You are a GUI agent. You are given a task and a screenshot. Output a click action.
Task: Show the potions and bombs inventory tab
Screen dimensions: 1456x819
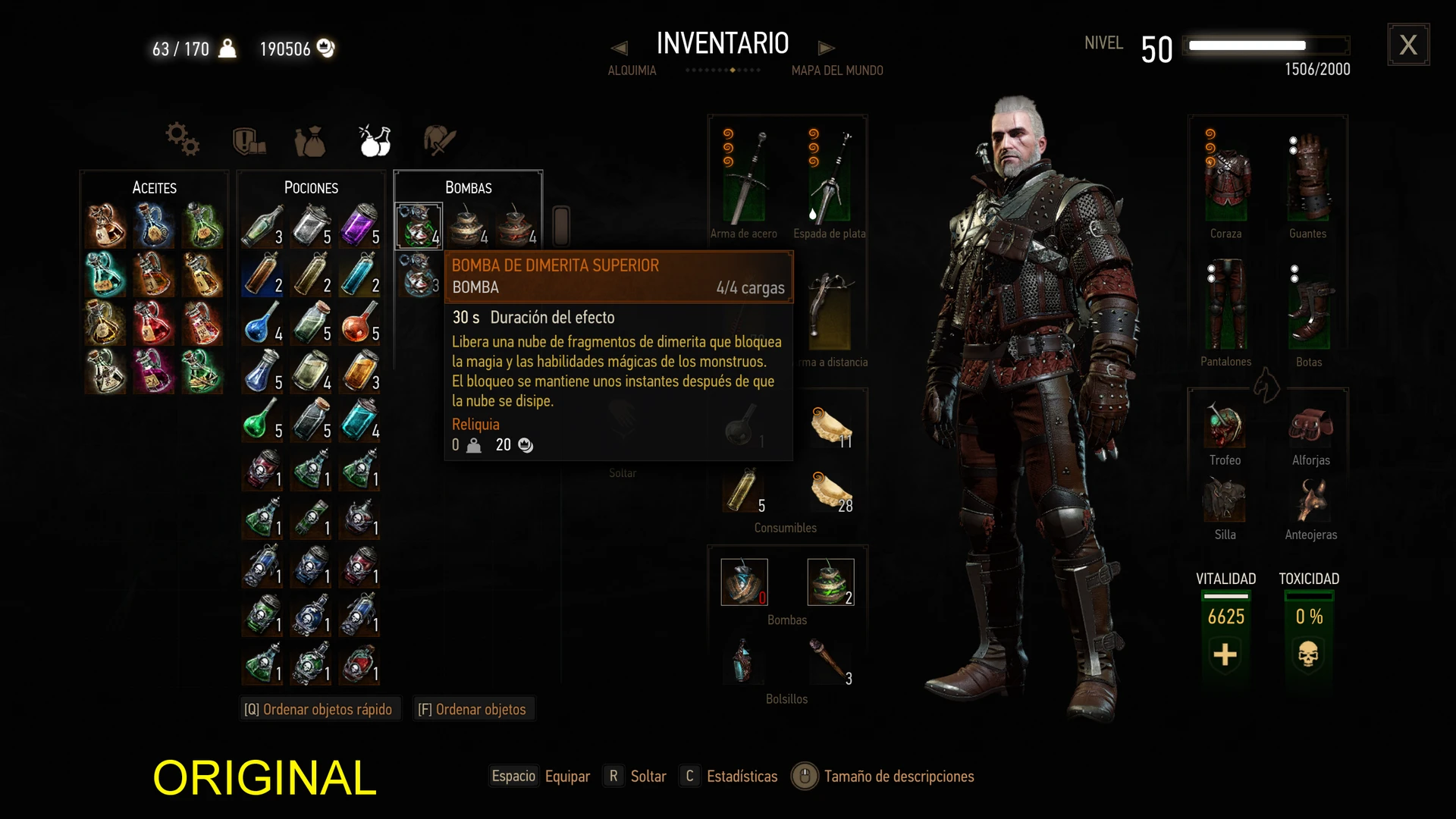(x=375, y=140)
